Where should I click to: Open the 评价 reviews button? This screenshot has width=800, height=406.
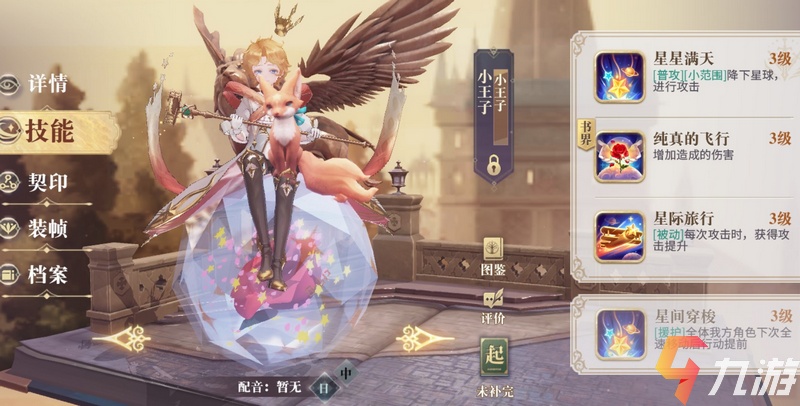coord(493,303)
